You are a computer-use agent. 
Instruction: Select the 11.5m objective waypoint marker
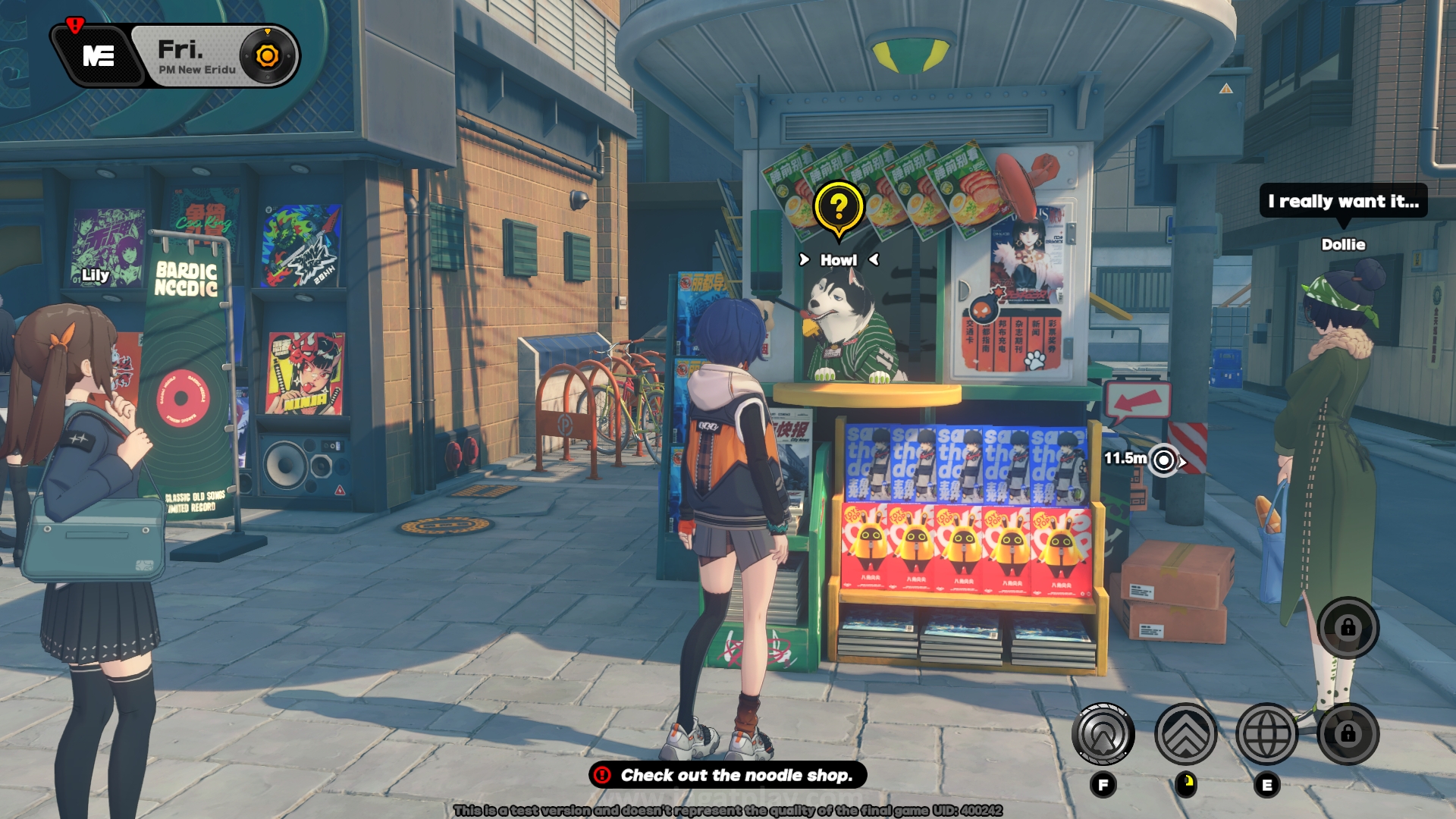pos(1163,460)
